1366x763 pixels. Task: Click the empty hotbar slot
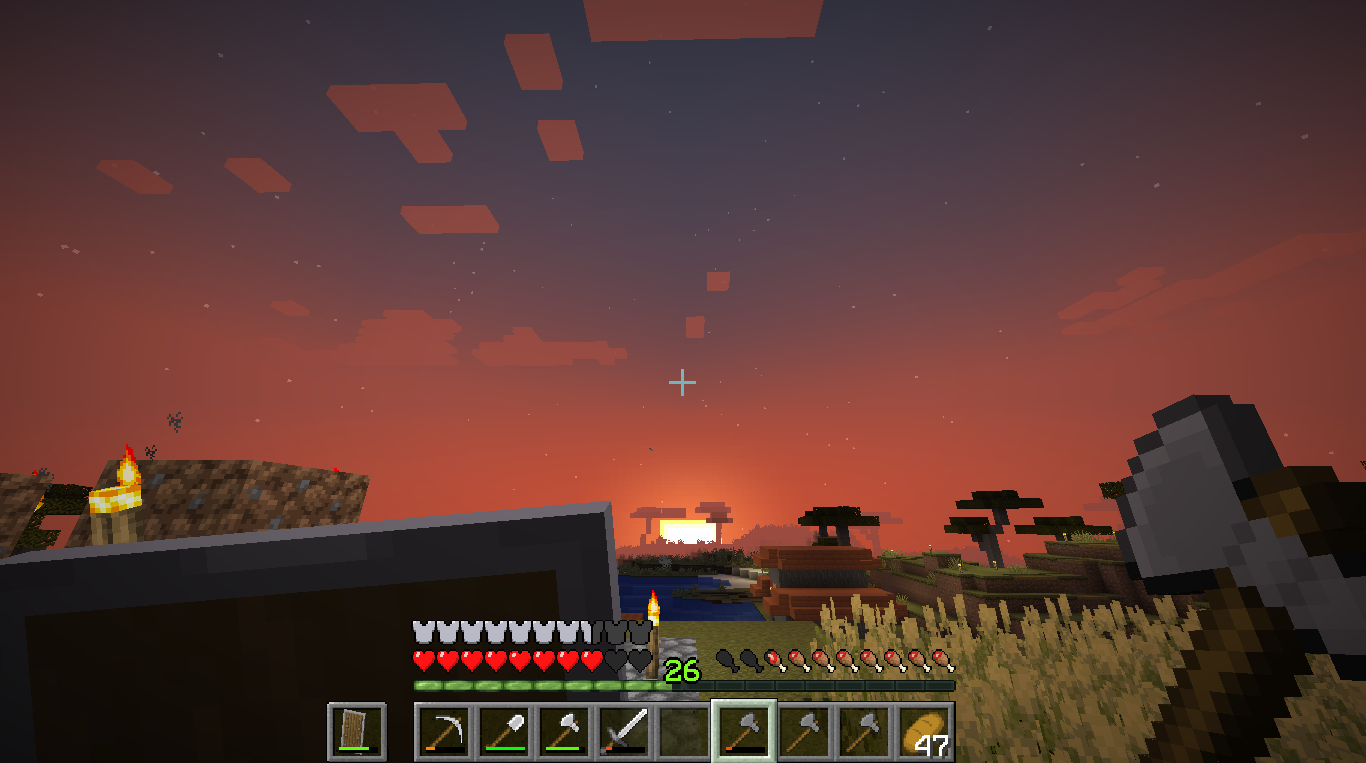point(684,731)
